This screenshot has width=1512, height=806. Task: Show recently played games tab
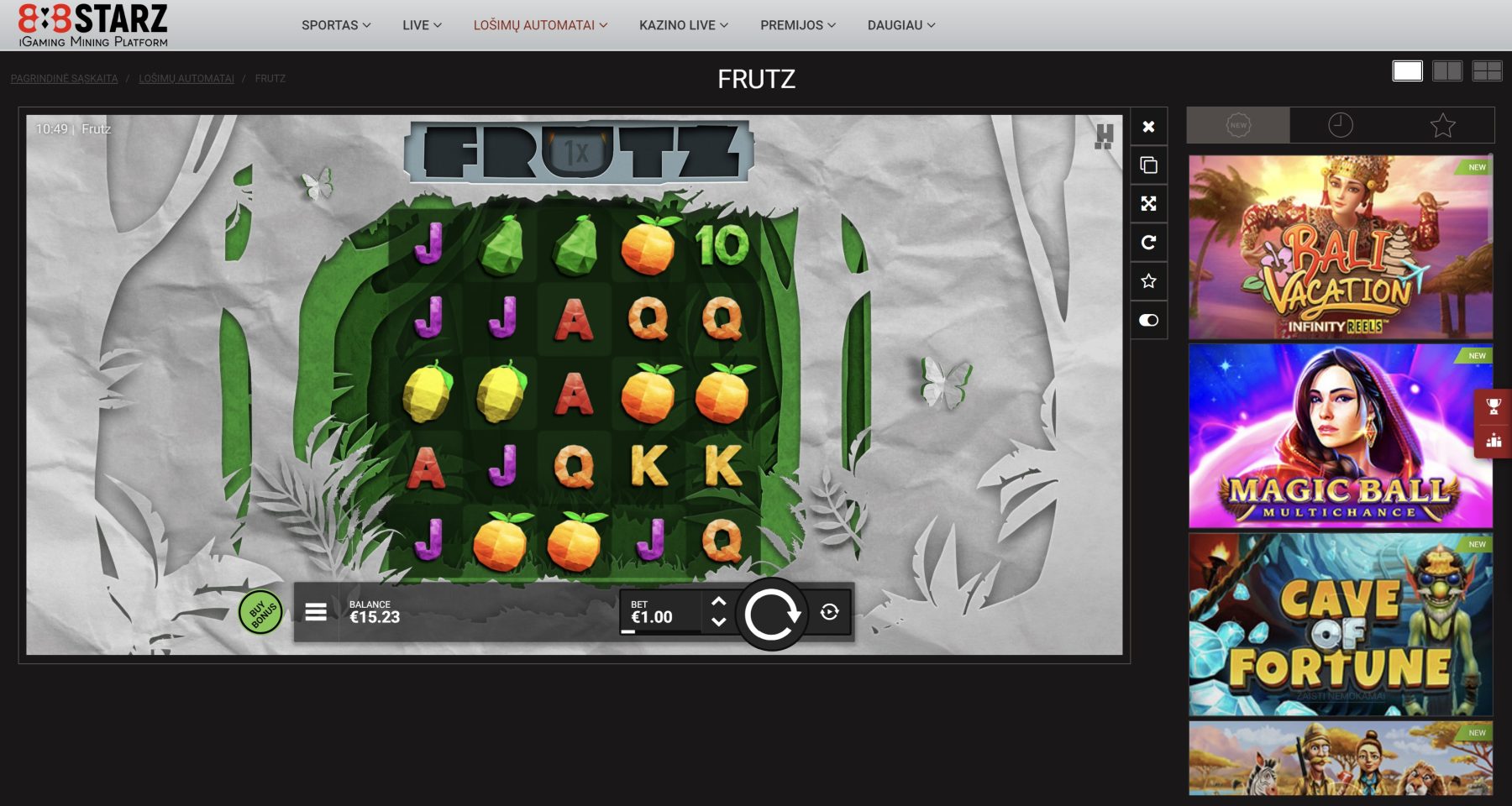(1341, 125)
